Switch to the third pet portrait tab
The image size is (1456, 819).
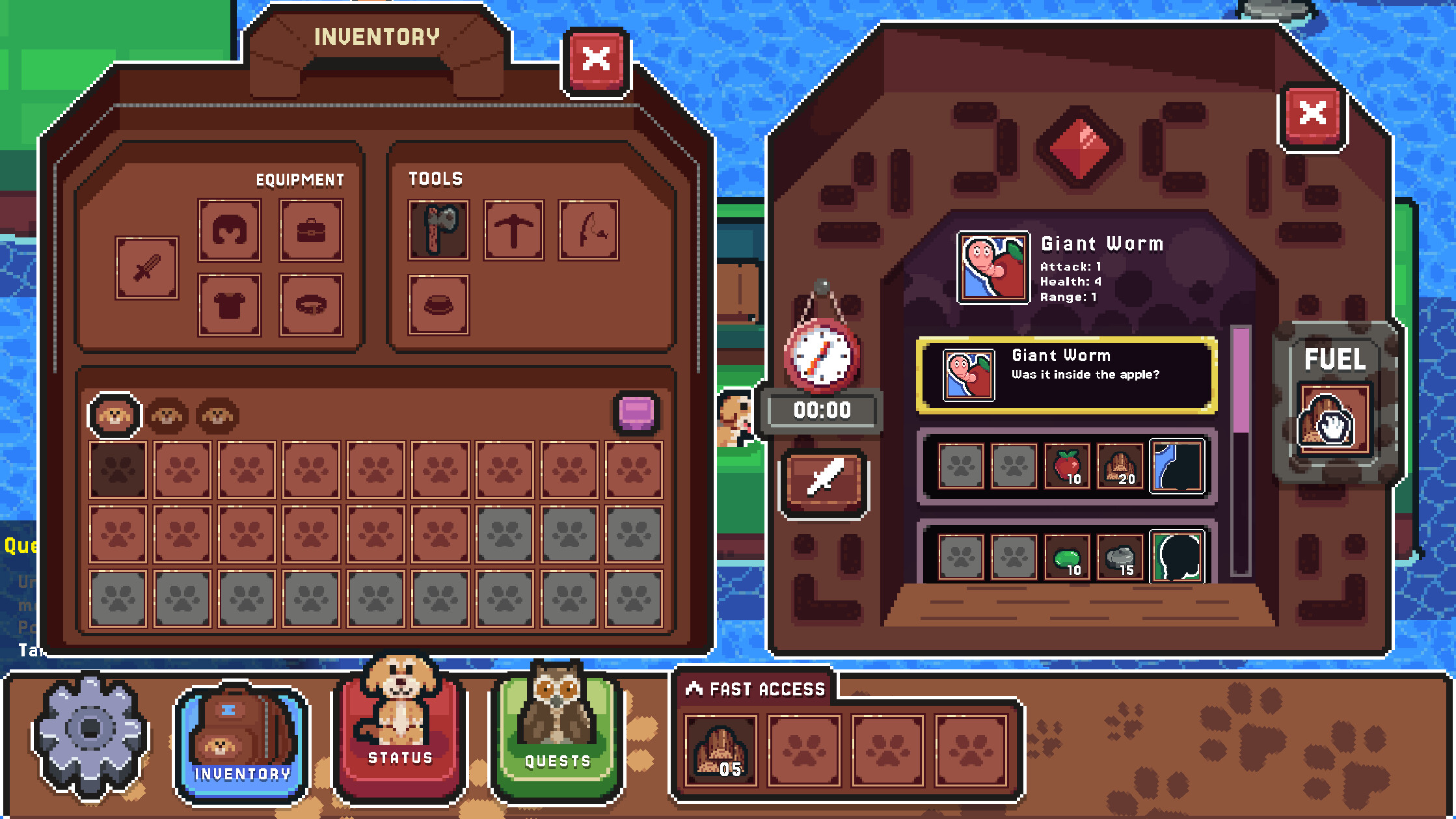click(217, 414)
